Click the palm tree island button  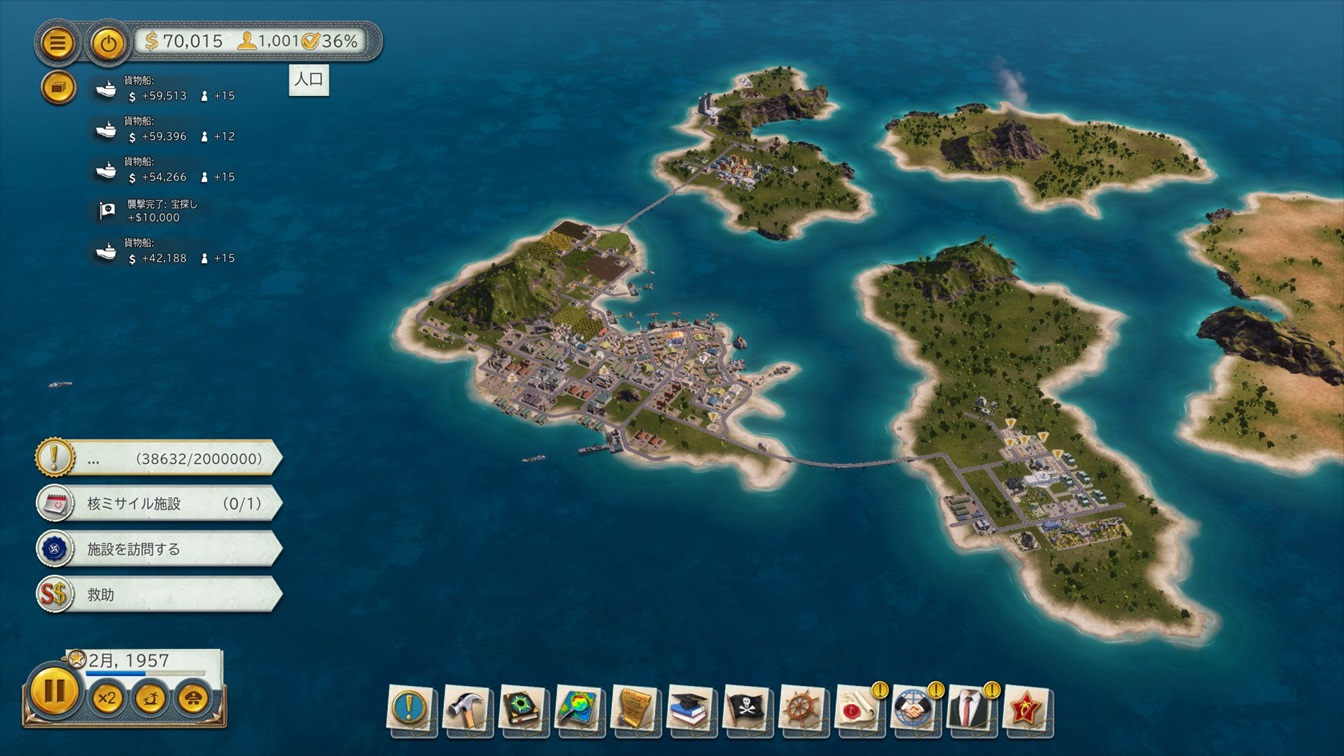tap(150, 697)
